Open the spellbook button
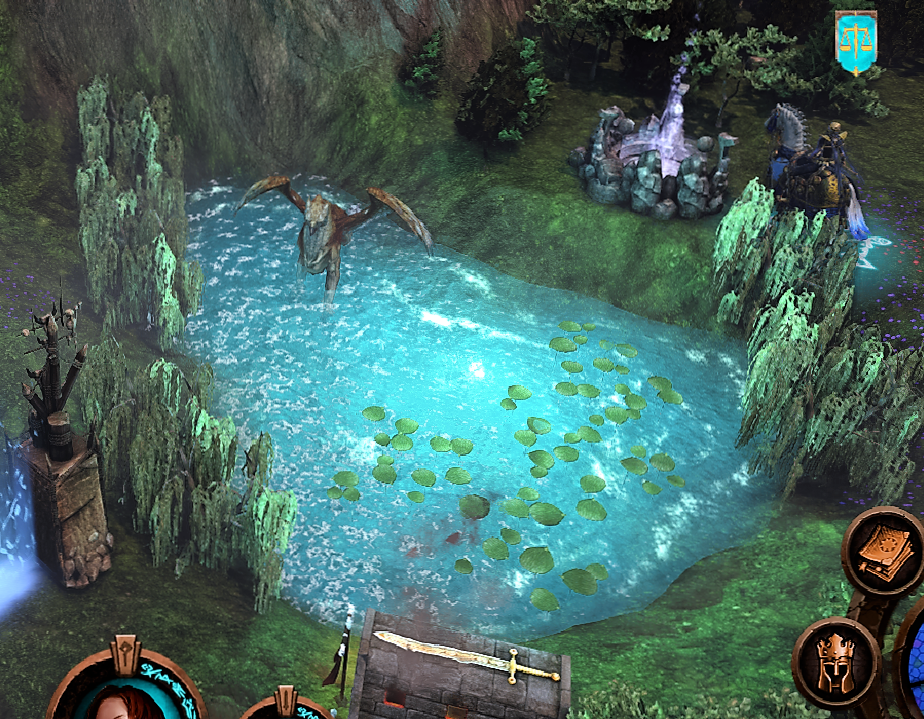The height and width of the screenshot is (719, 924). coord(884,550)
